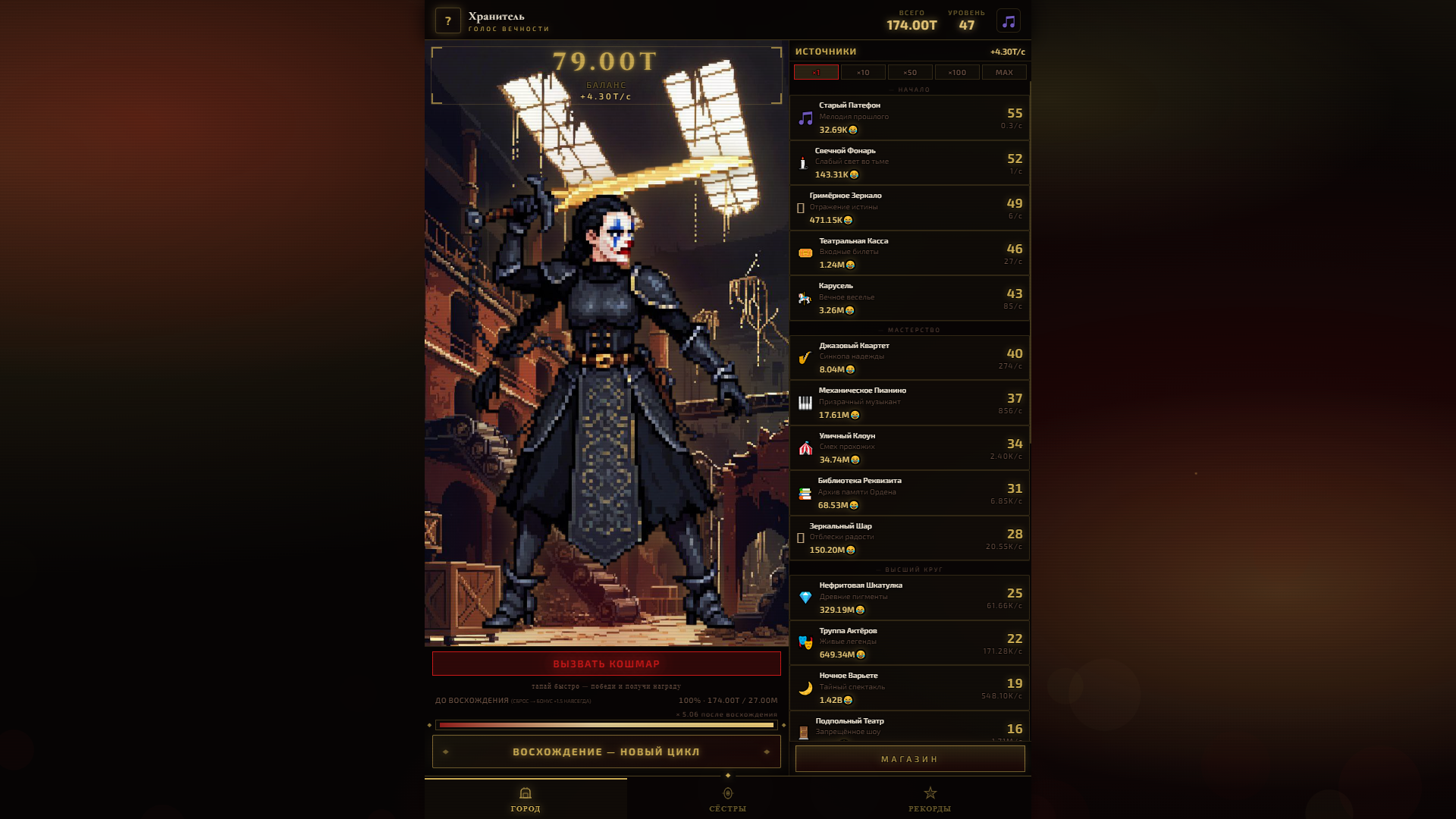The width and height of the screenshot is (1456, 819).
Task: Click the question mark help icon
Action: pyautogui.click(x=447, y=19)
